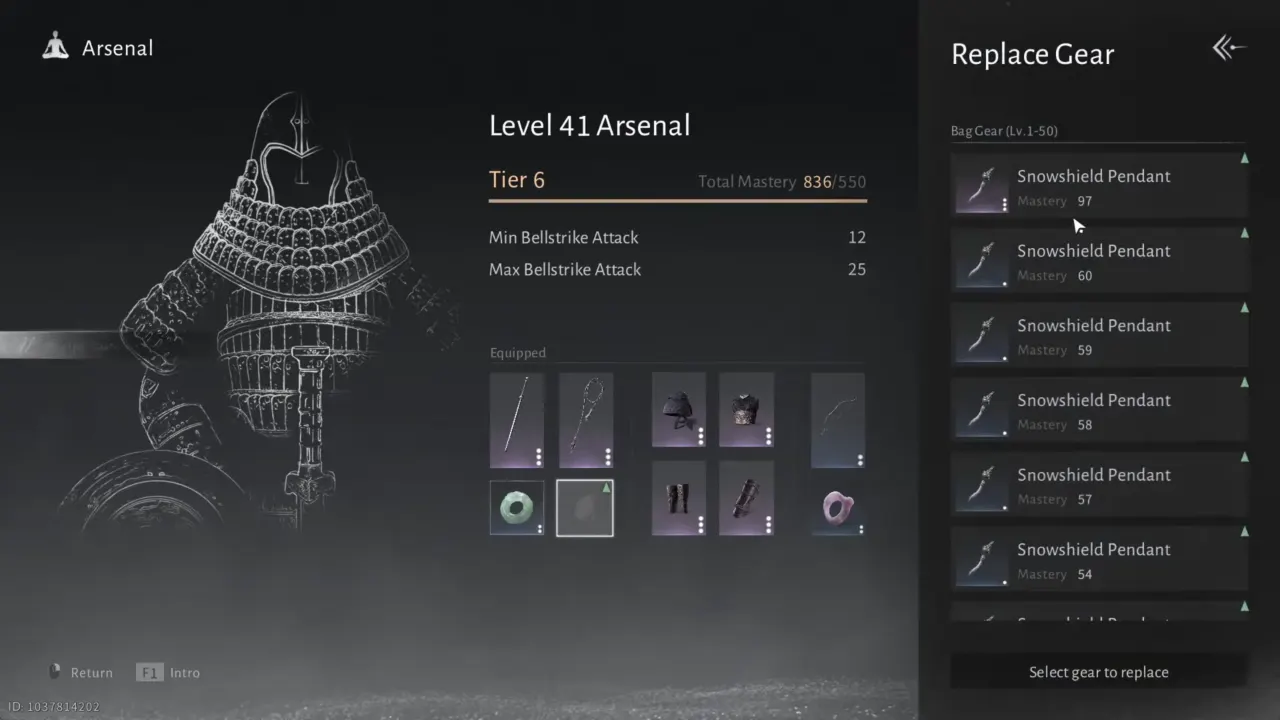
Task: Select the equipped helmet armor piece
Action: click(679, 409)
